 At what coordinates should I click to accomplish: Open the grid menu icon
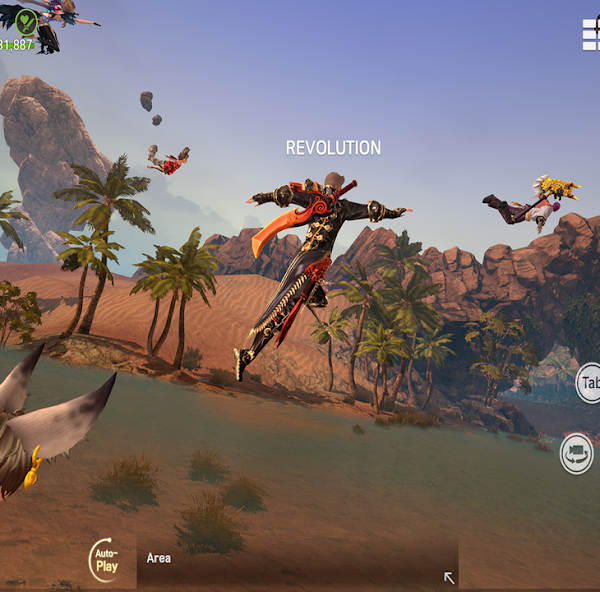click(591, 35)
